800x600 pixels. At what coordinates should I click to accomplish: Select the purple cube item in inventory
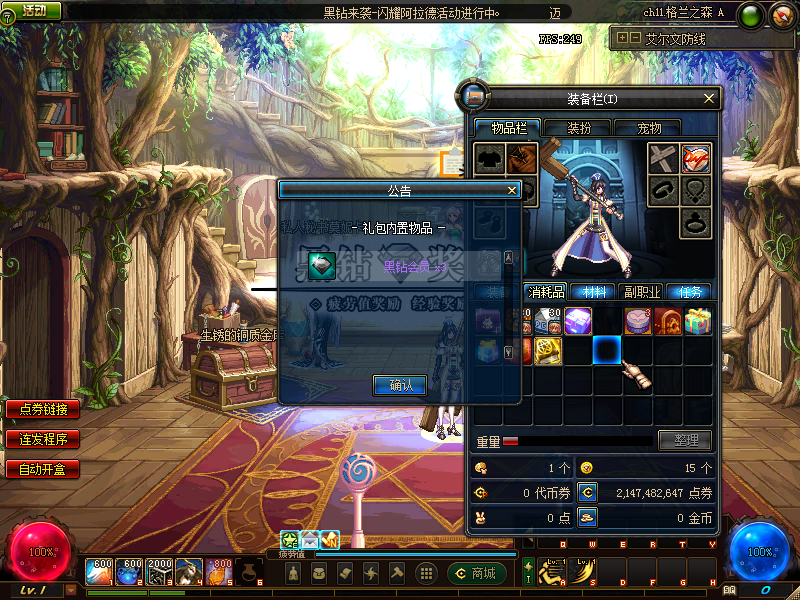tap(578, 322)
